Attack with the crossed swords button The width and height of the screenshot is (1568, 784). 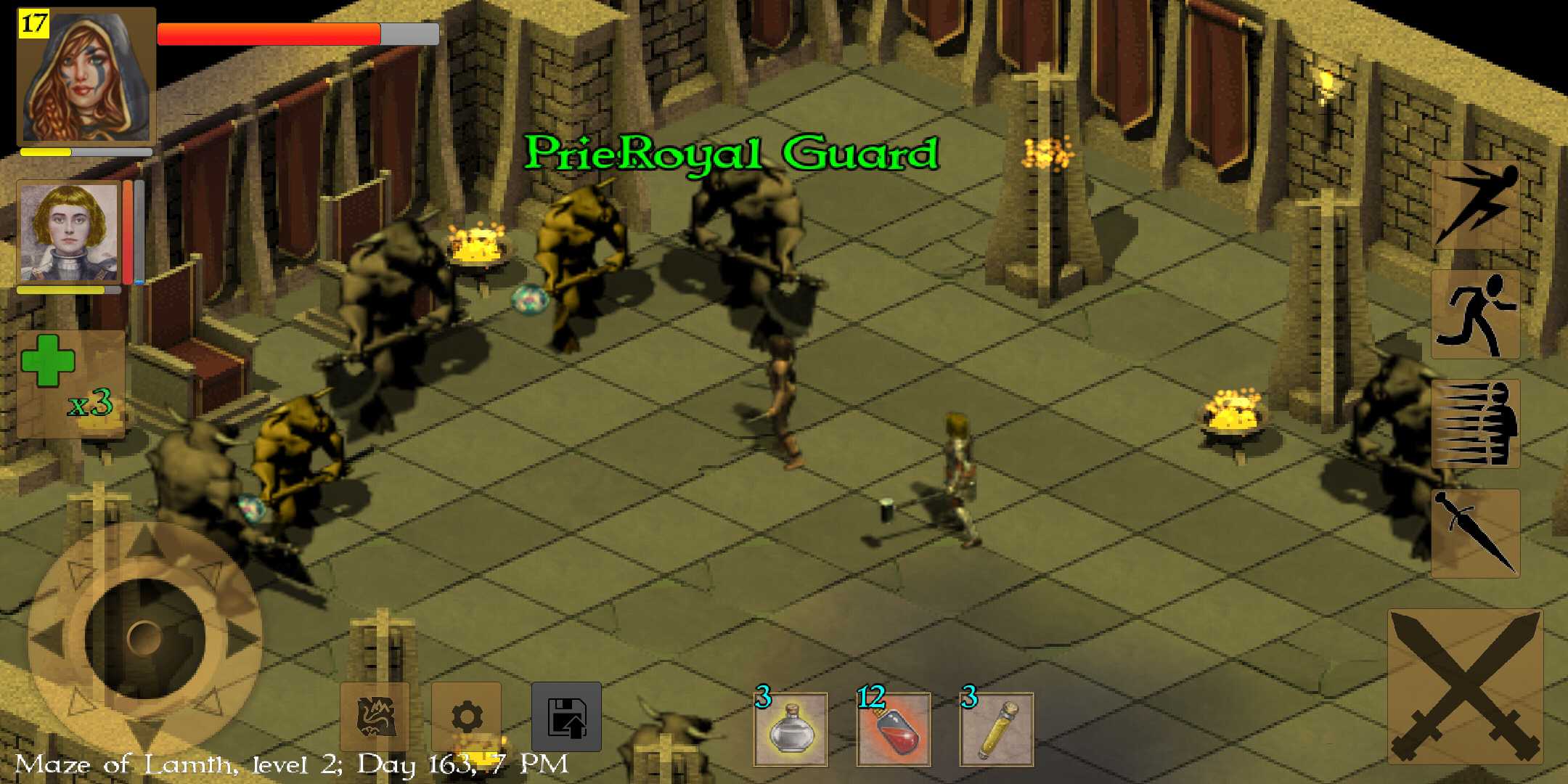(x=1465, y=686)
